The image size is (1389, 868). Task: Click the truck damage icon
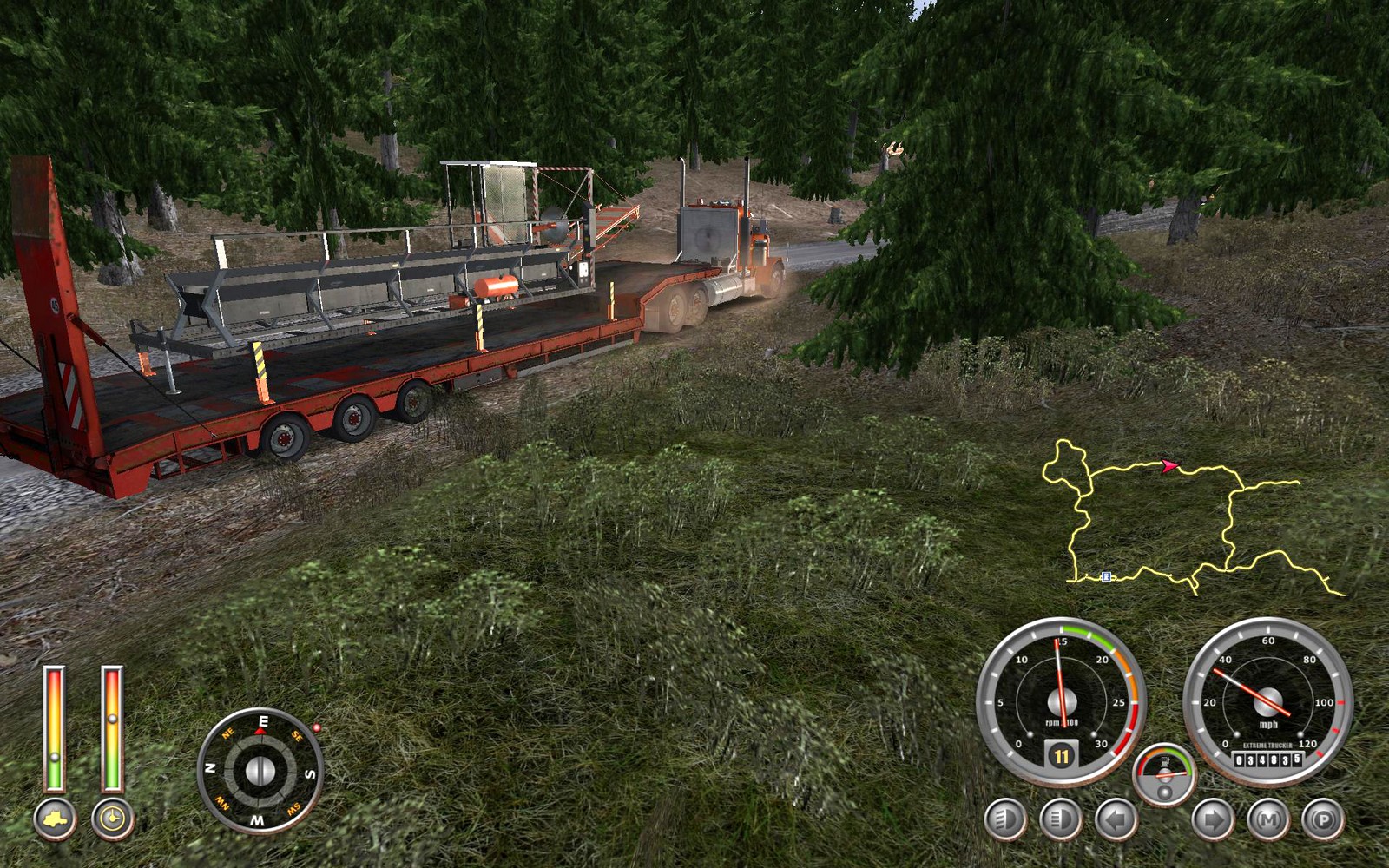point(55,819)
